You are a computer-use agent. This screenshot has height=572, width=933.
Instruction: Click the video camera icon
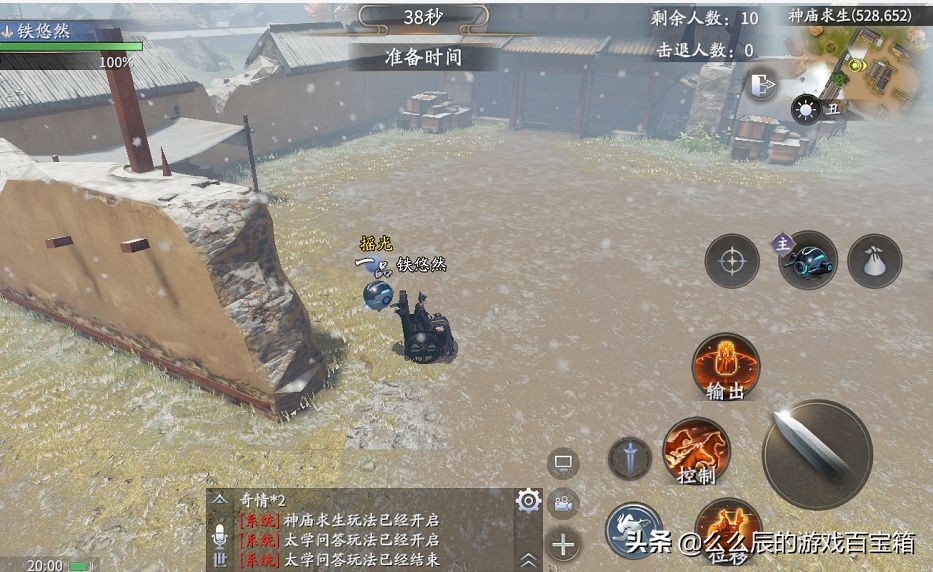coord(564,504)
